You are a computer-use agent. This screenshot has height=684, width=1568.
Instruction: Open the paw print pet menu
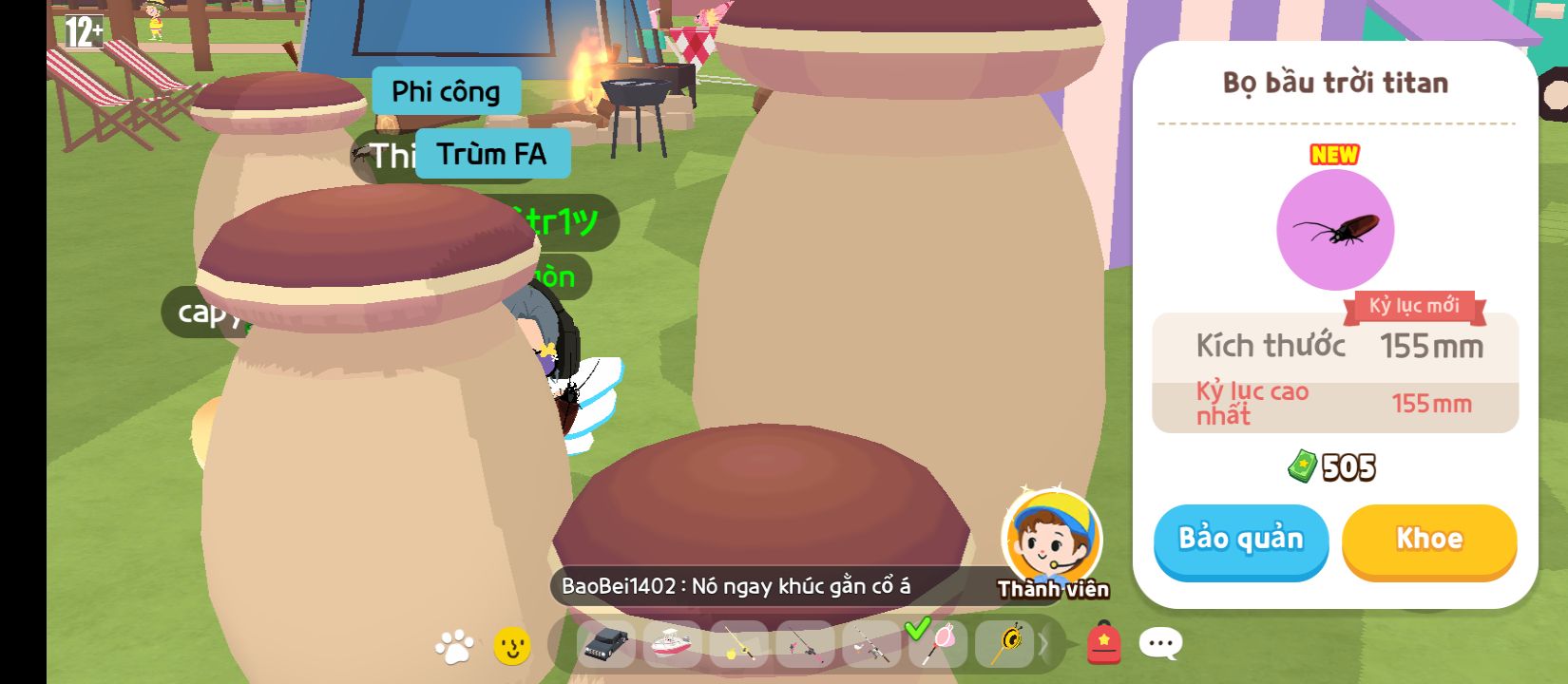coord(453,646)
